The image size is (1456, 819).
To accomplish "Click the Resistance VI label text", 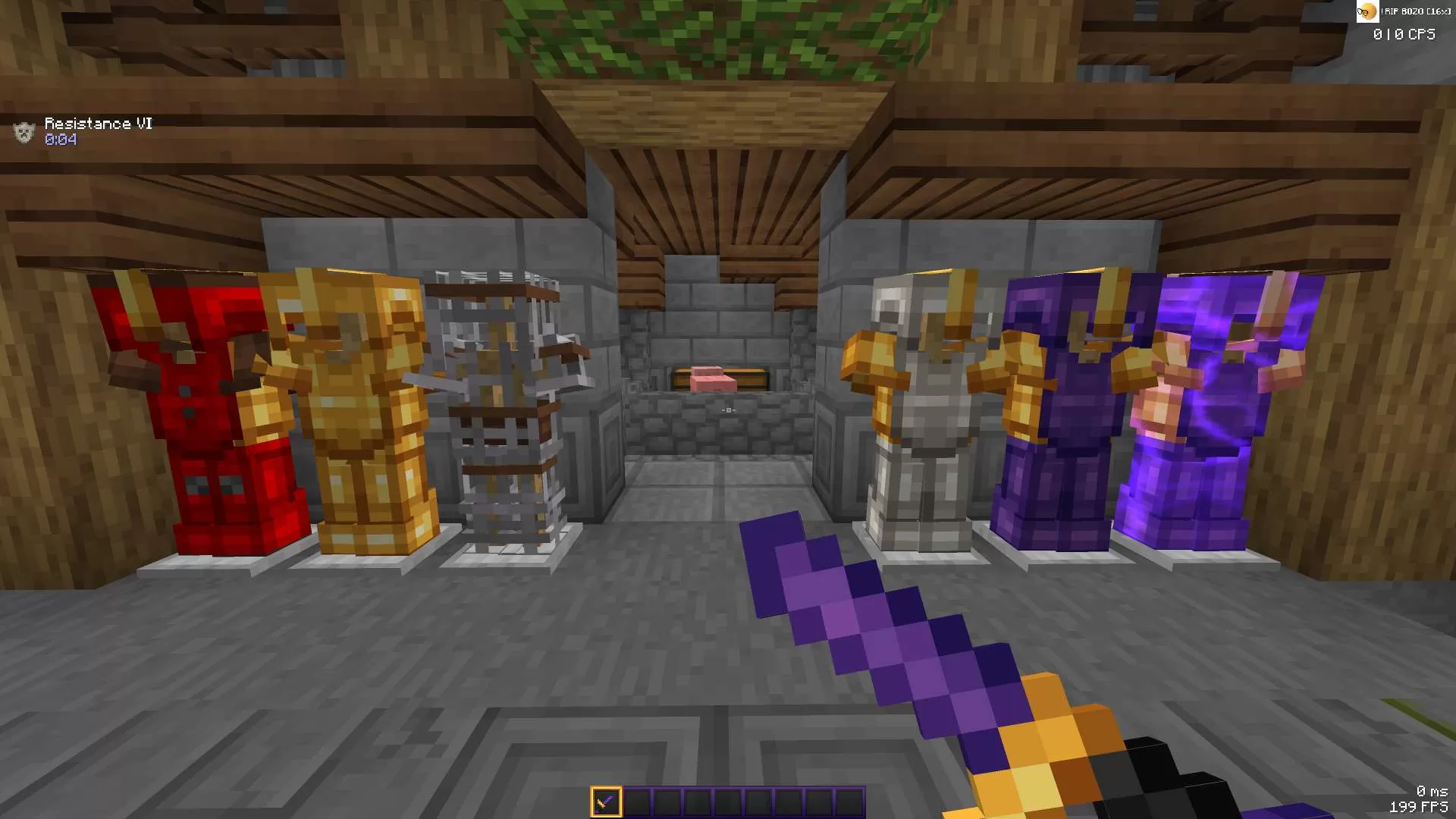I will (99, 122).
